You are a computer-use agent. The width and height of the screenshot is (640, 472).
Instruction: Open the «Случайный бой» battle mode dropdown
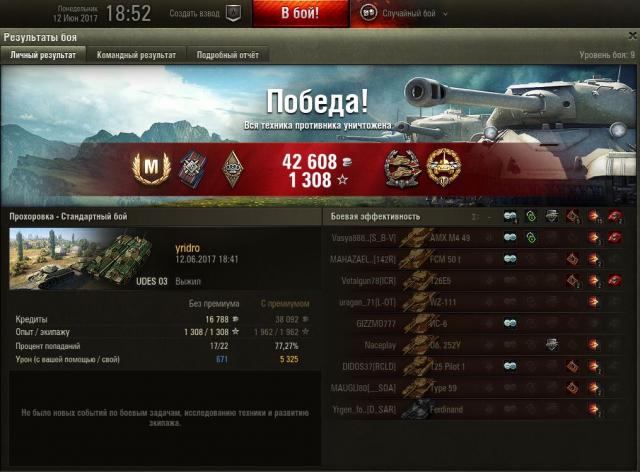pyautogui.click(x=404, y=14)
